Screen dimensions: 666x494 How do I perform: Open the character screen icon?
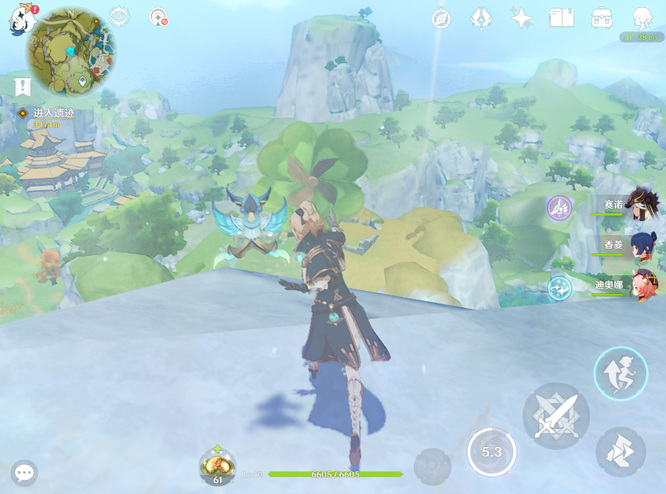click(x=642, y=18)
